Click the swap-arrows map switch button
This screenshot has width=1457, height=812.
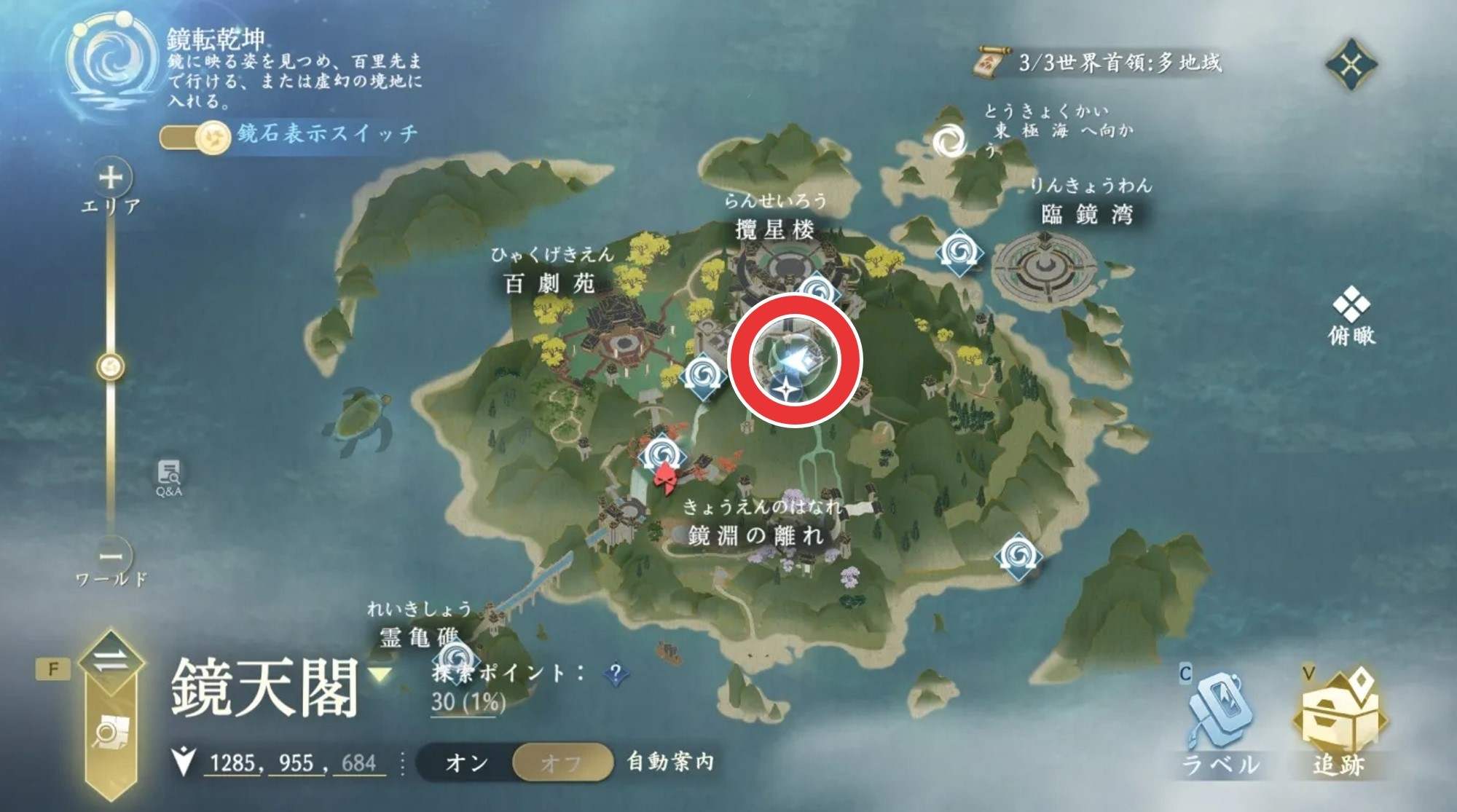(x=111, y=662)
